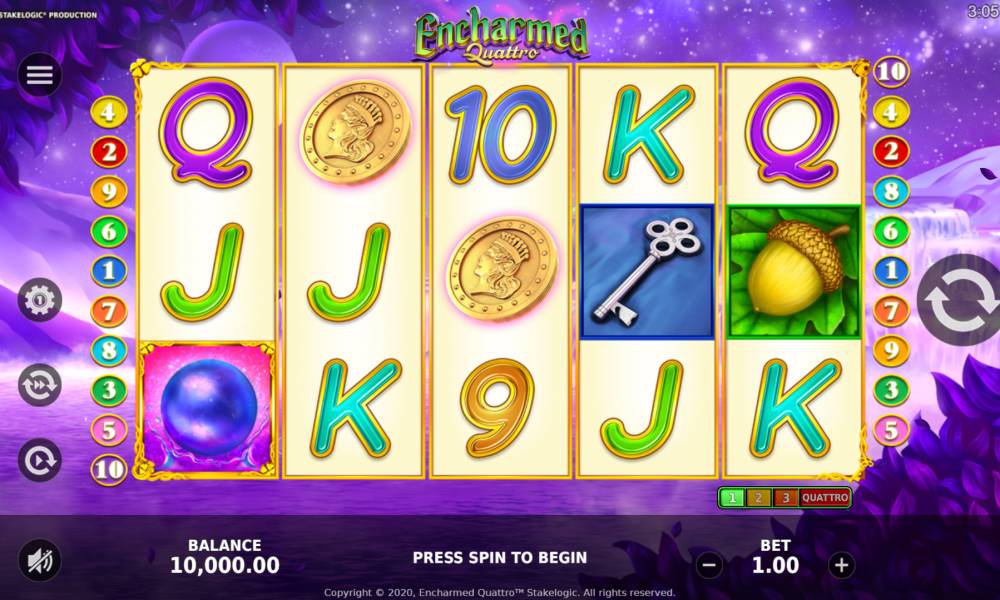Toggle the fast-forward quick spin button

click(x=40, y=384)
